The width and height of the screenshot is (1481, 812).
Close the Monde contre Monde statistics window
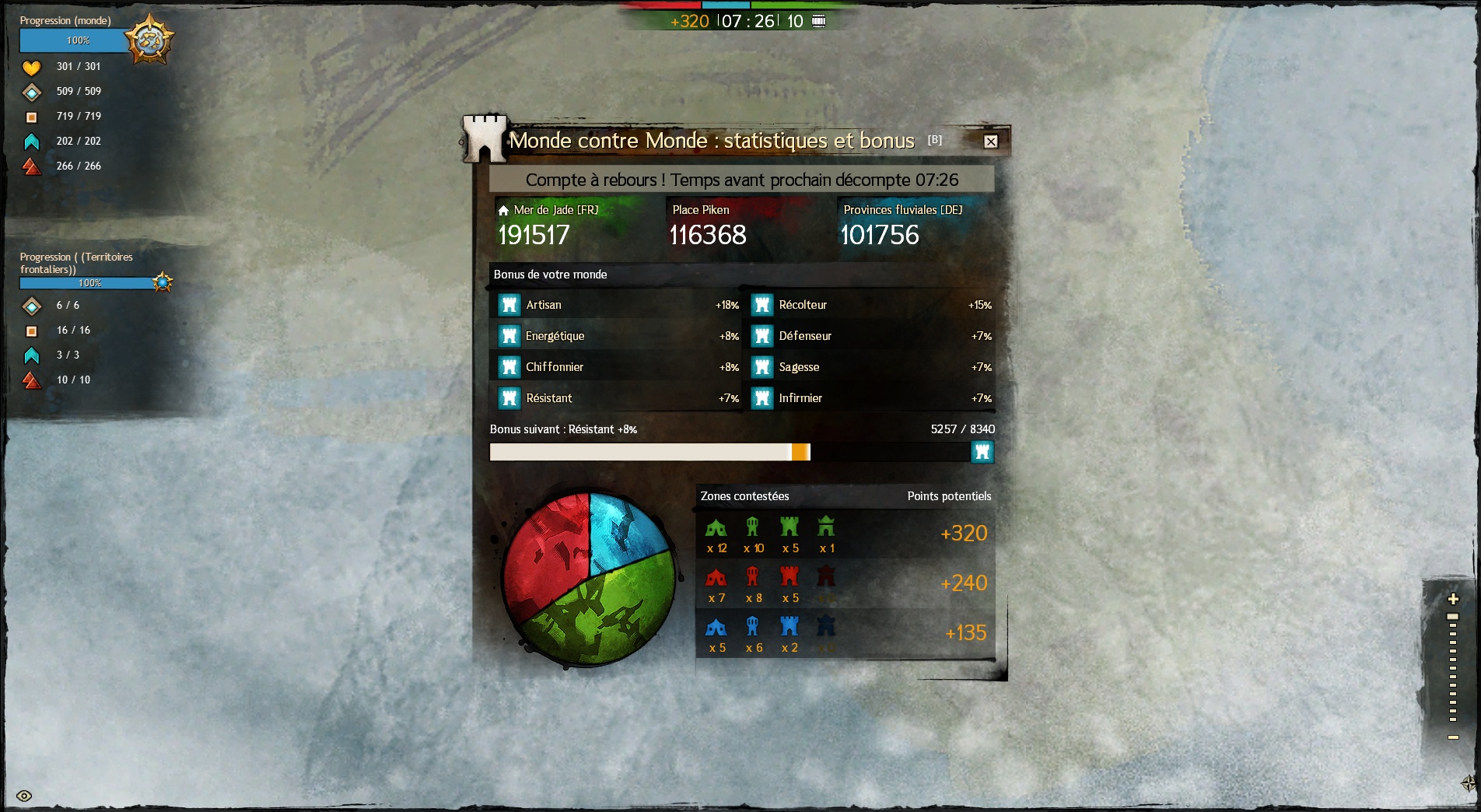(990, 142)
